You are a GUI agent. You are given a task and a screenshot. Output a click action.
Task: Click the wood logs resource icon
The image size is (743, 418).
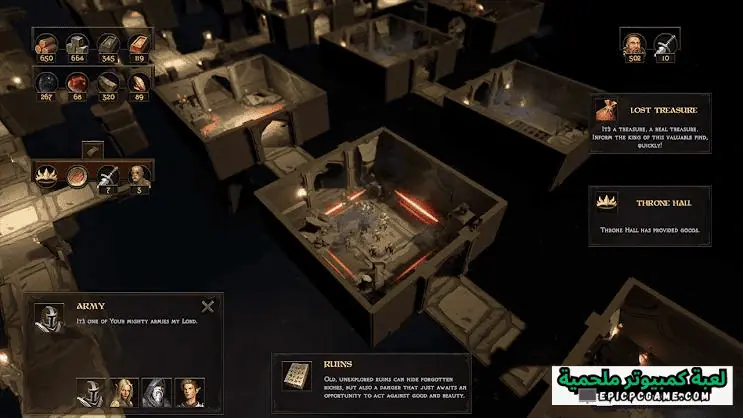47,44
